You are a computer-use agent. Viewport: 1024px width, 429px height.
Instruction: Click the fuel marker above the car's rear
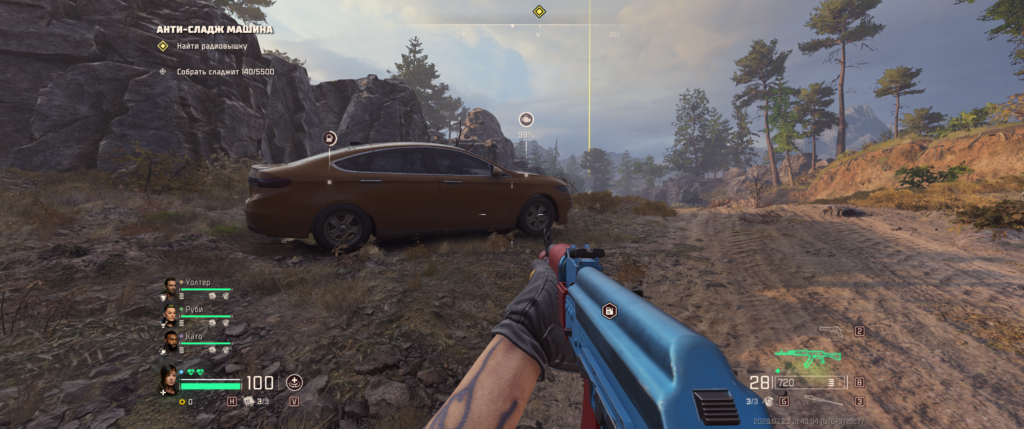(x=330, y=138)
